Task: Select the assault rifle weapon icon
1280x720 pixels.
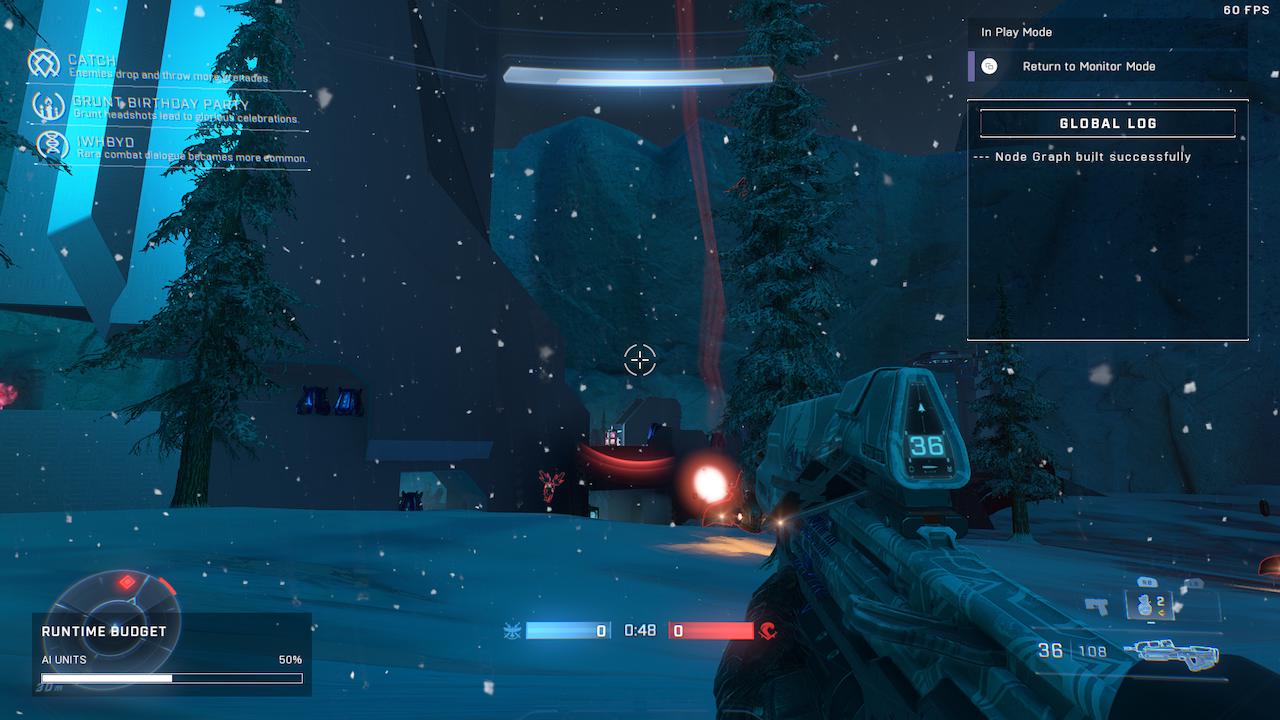Action: [1172, 653]
